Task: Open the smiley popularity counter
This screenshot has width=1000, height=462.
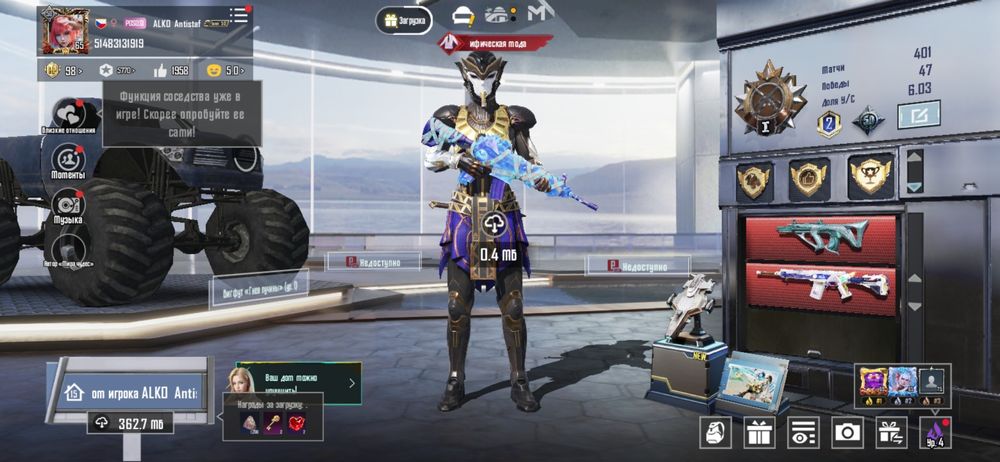Action: (226, 70)
